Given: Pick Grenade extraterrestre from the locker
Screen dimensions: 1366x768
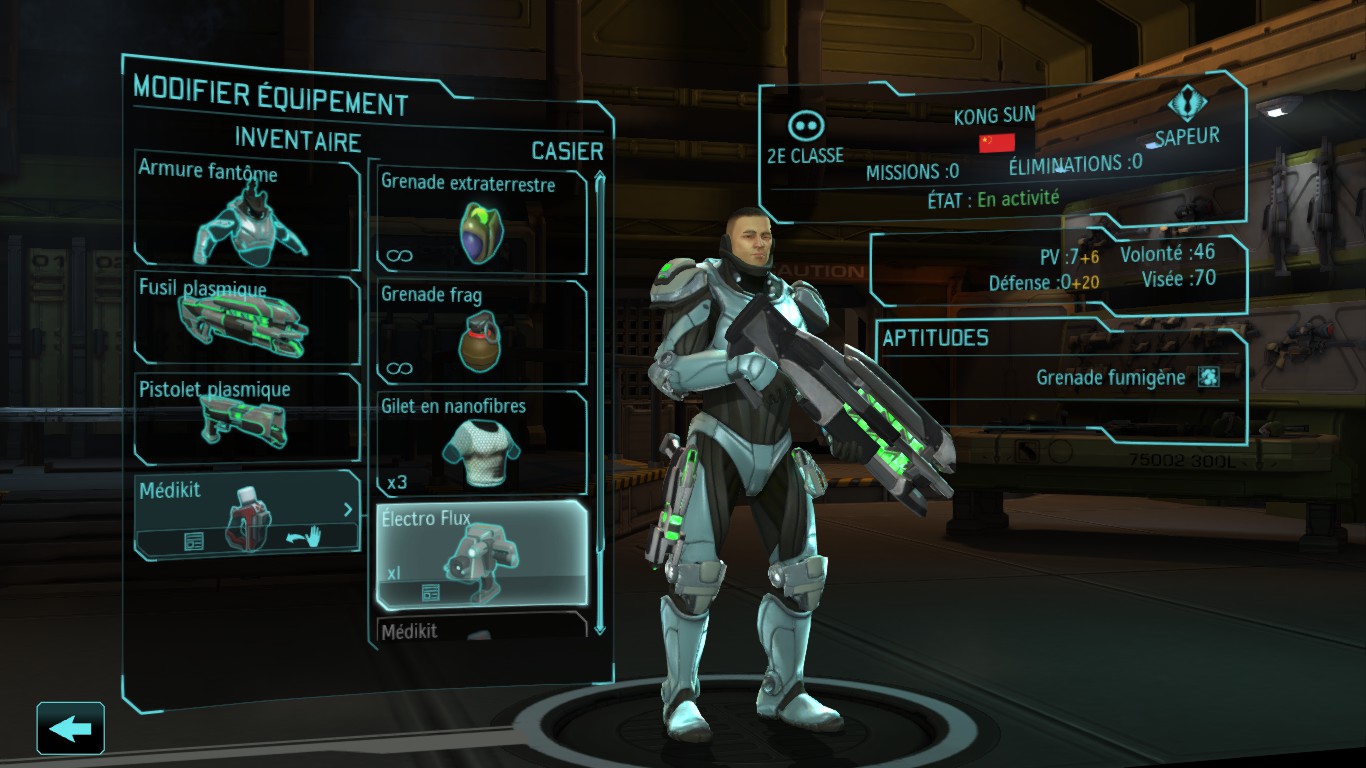Looking at the screenshot, I should coord(481,222).
